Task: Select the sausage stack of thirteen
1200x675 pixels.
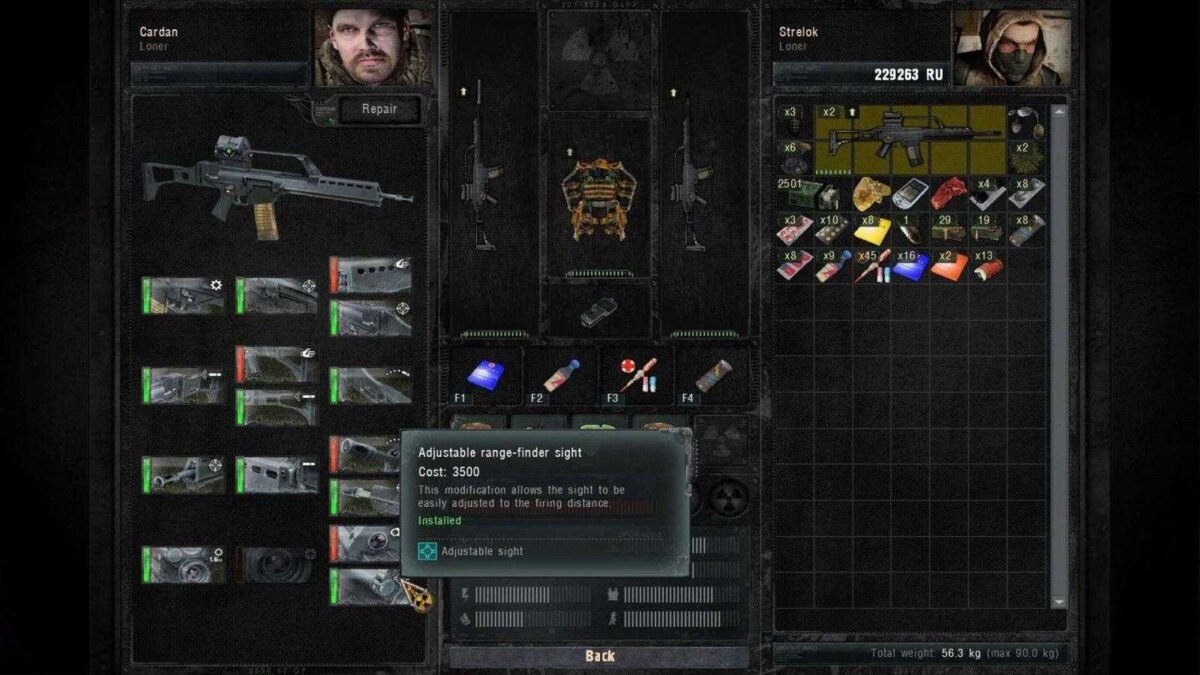Action: tap(988, 266)
